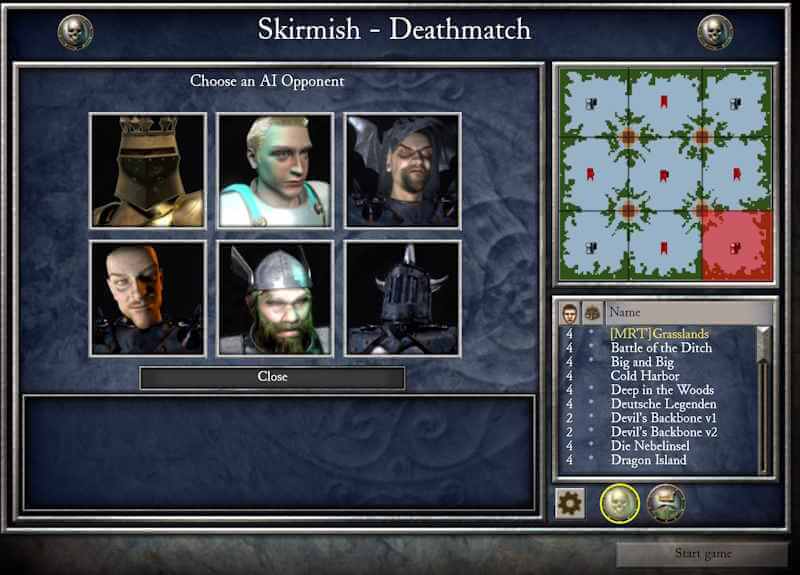Start the skirmish game

point(702,554)
